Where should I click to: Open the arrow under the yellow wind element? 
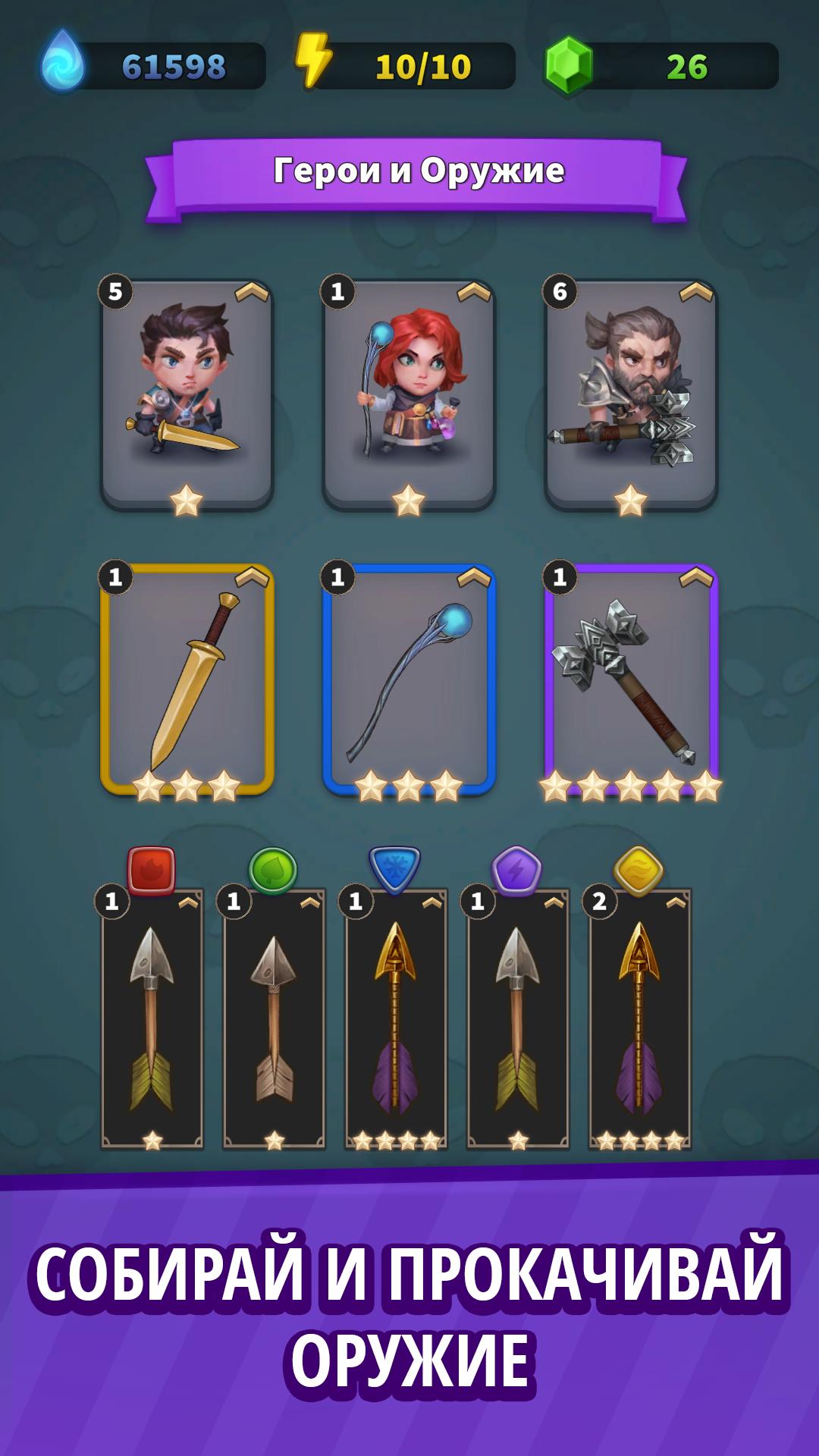tap(640, 1020)
